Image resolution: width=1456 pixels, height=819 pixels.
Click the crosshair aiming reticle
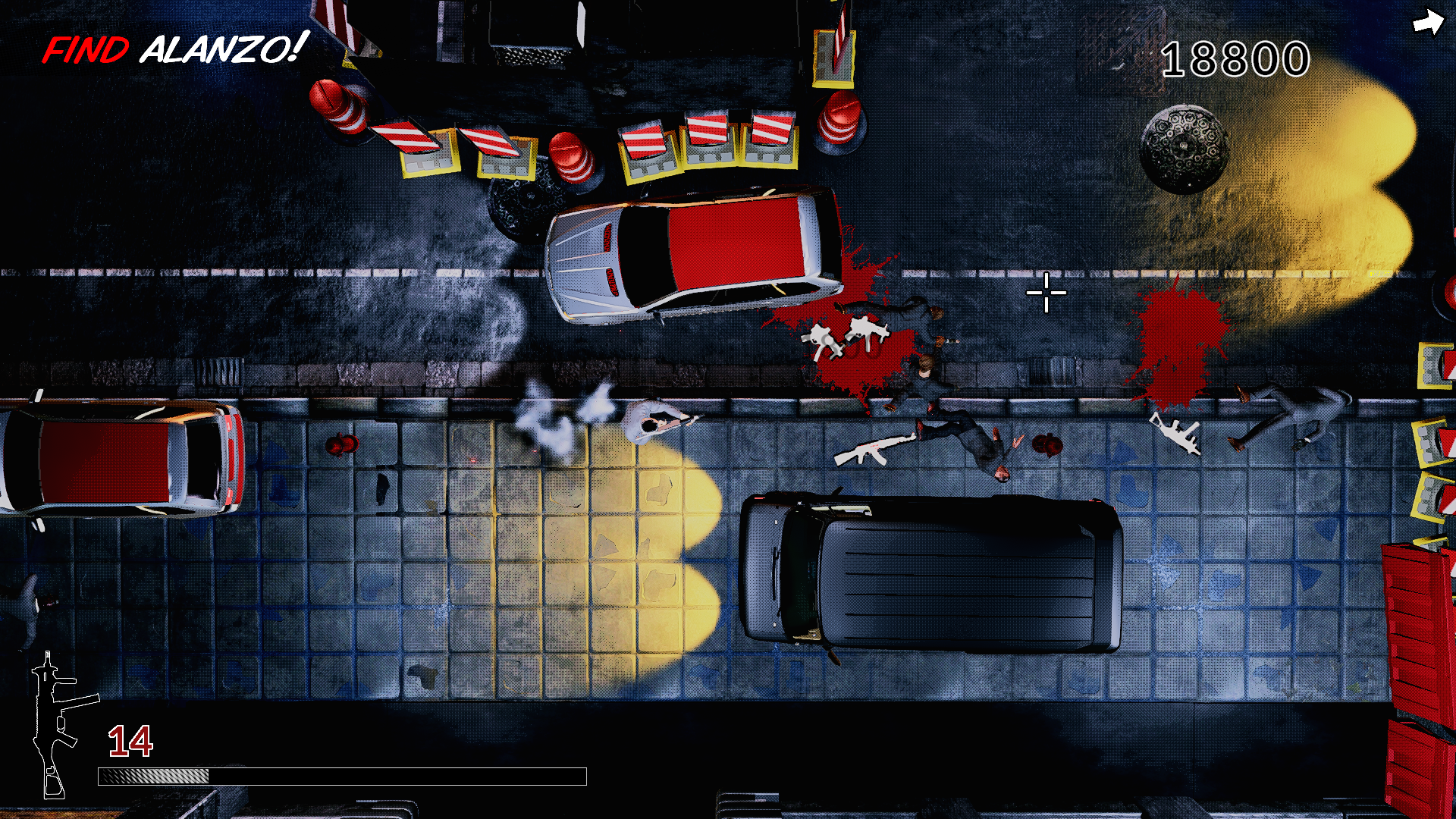pyautogui.click(x=1045, y=293)
